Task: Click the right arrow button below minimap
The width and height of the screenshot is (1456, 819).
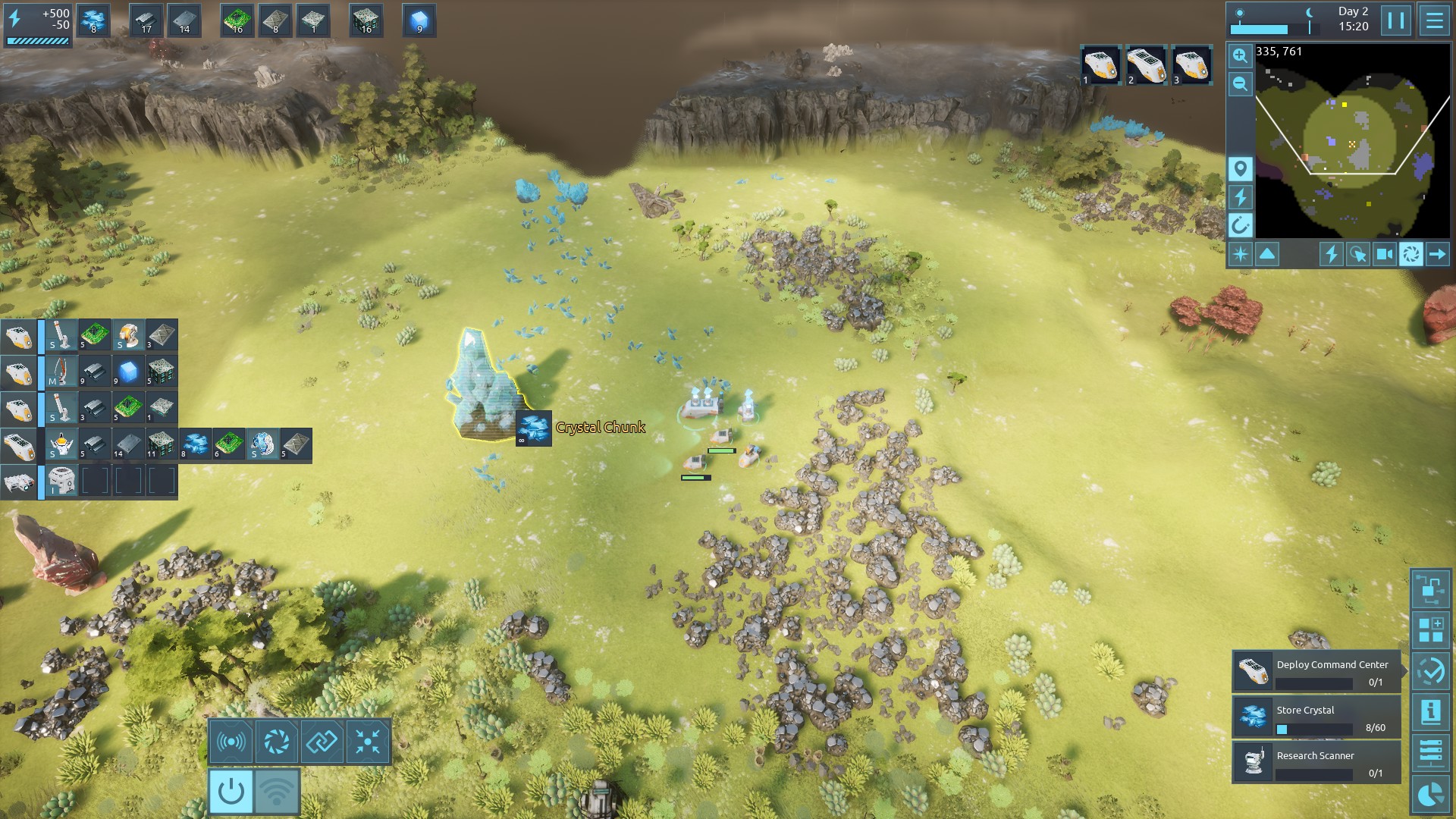Action: (1437, 254)
